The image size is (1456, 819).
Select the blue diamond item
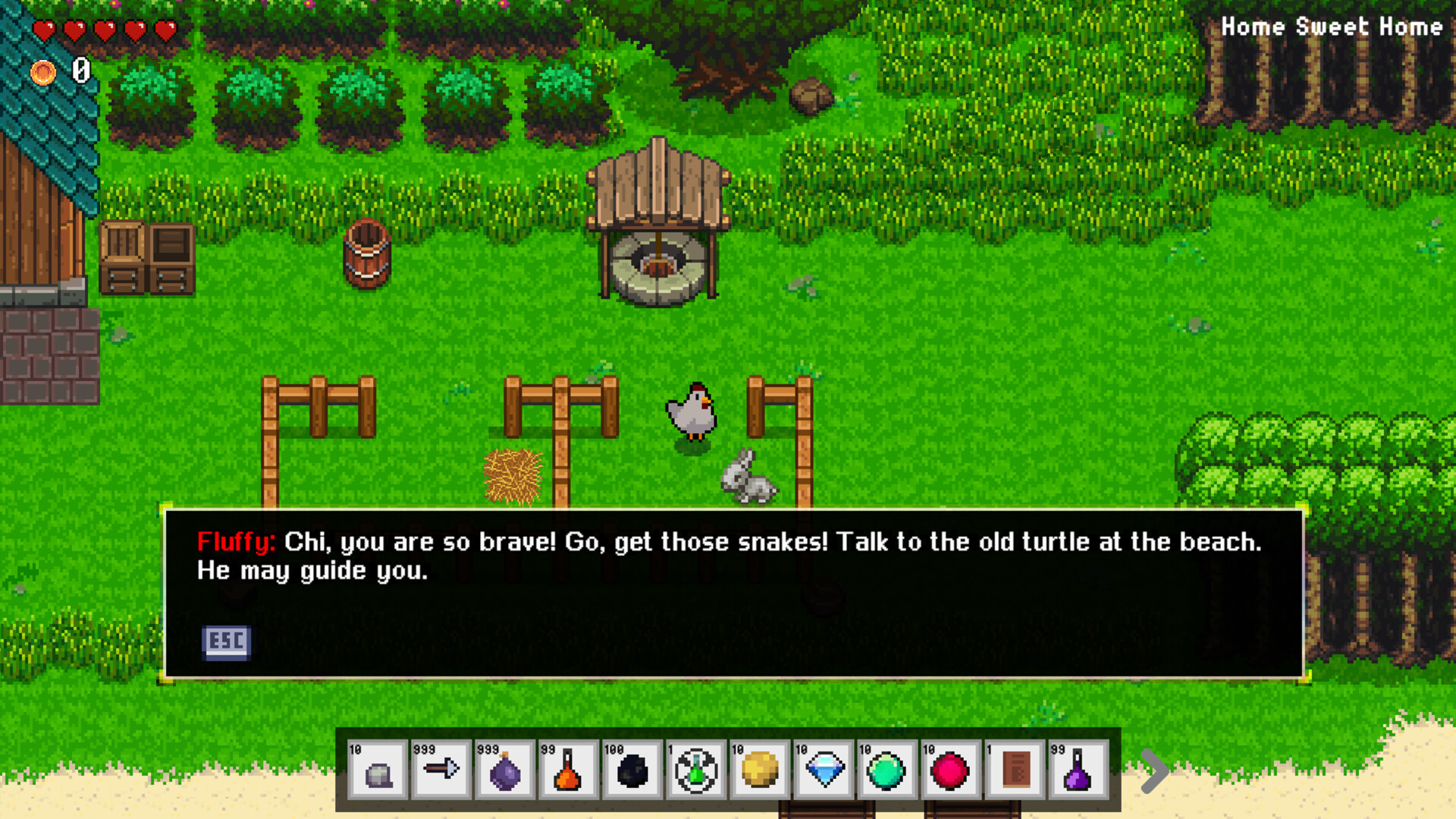tap(823, 771)
